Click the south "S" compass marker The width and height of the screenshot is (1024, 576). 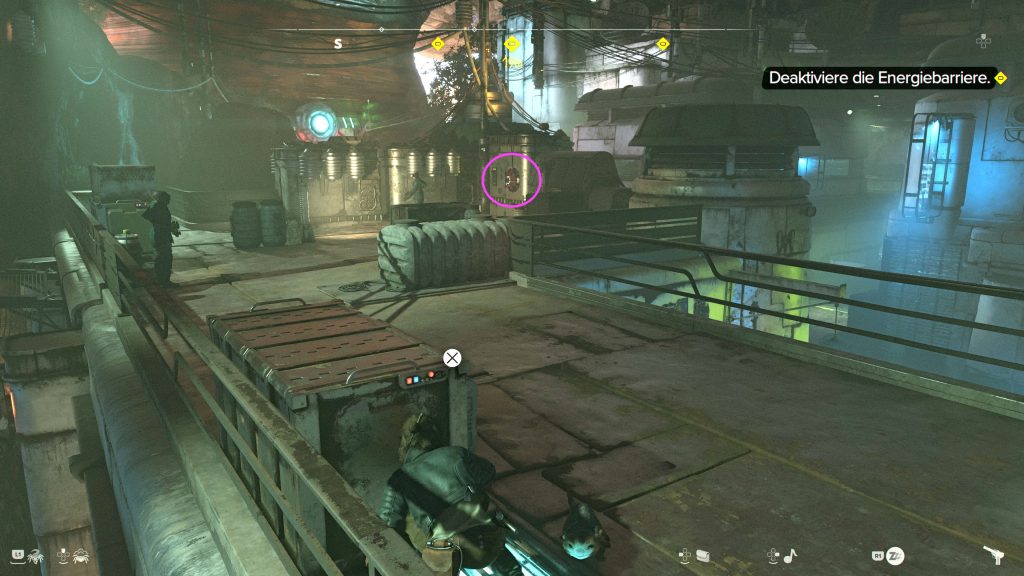(338, 43)
